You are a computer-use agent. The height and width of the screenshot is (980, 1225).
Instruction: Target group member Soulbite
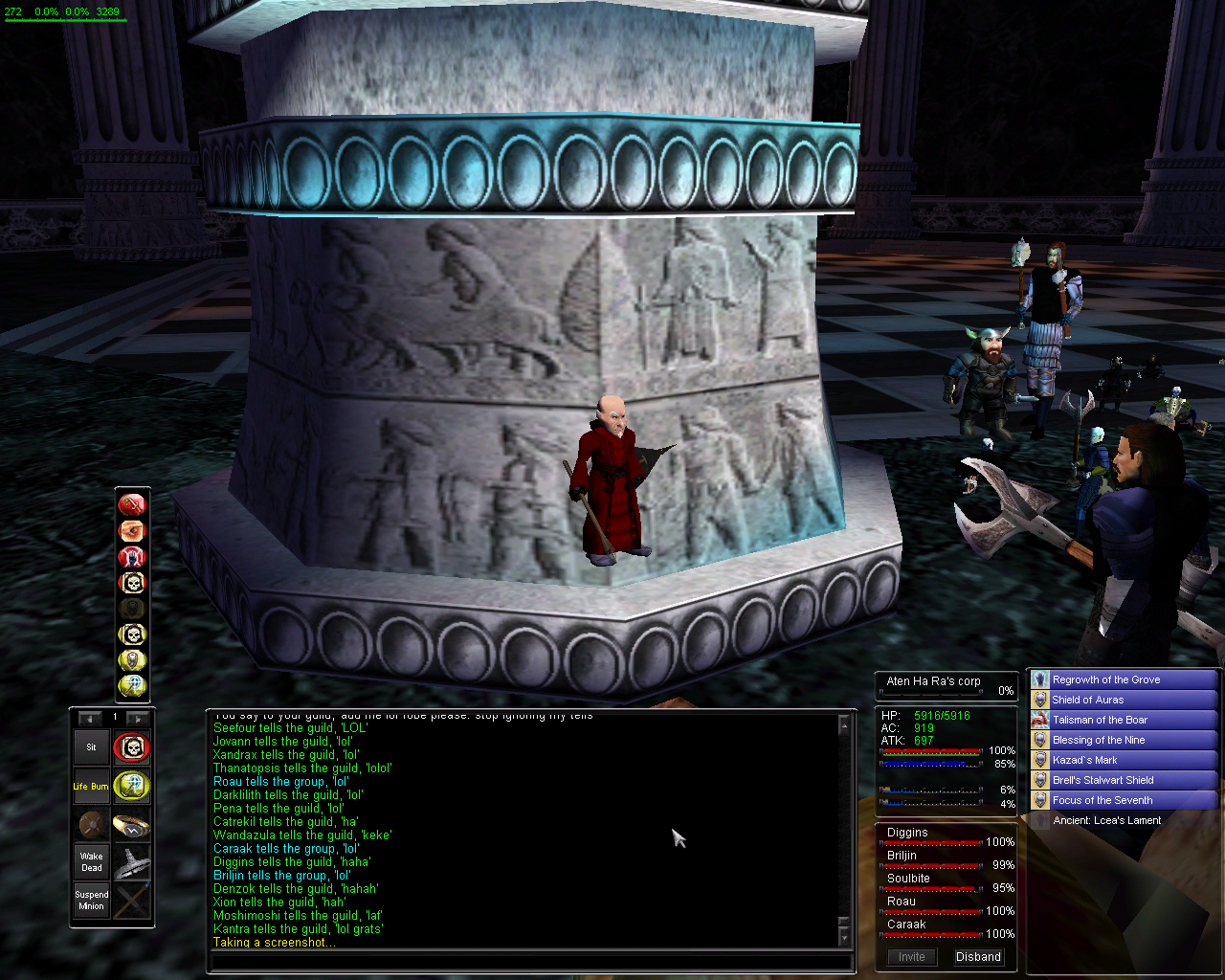click(x=908, y=879)
